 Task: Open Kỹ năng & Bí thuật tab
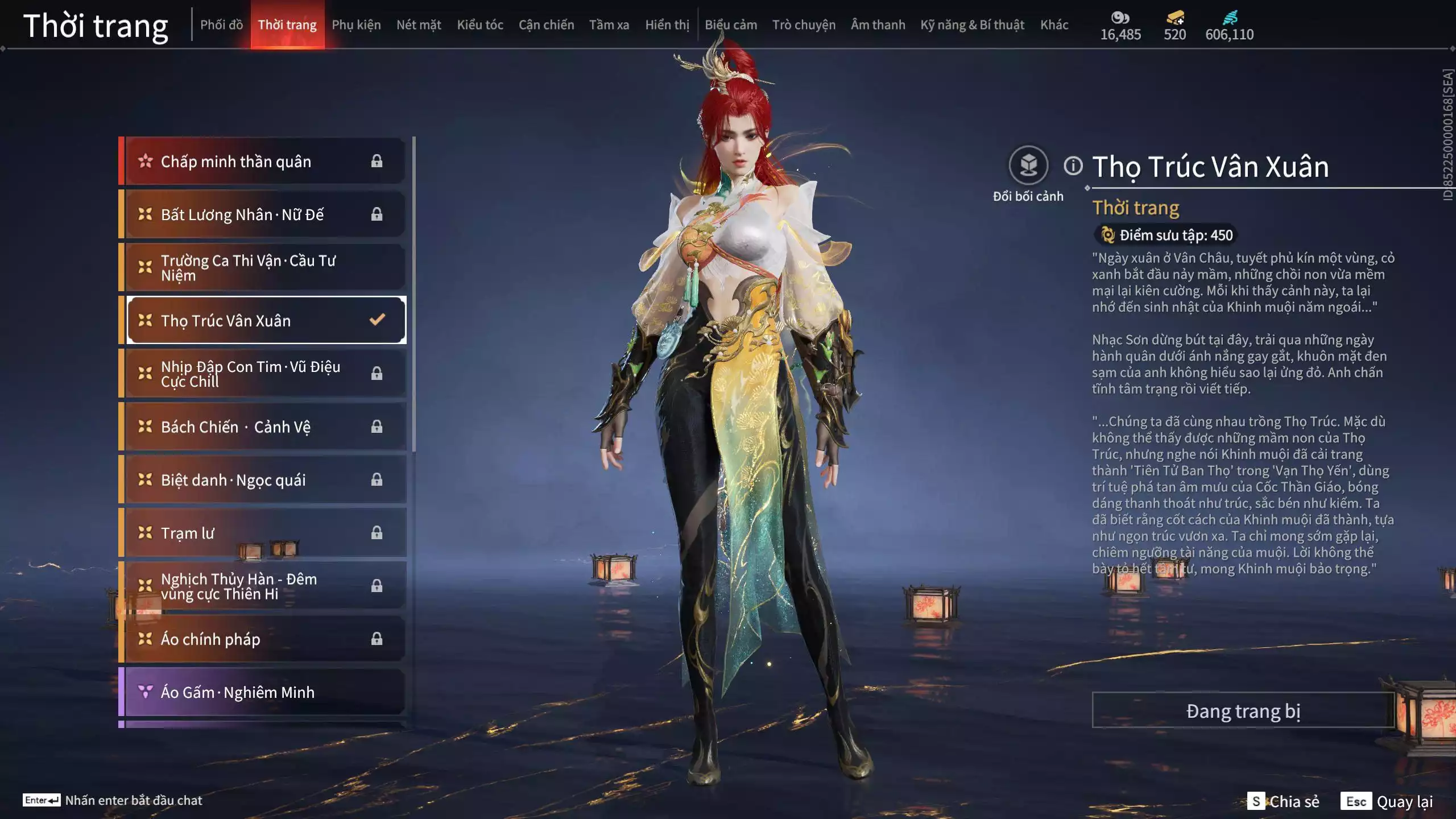point(972,25)
